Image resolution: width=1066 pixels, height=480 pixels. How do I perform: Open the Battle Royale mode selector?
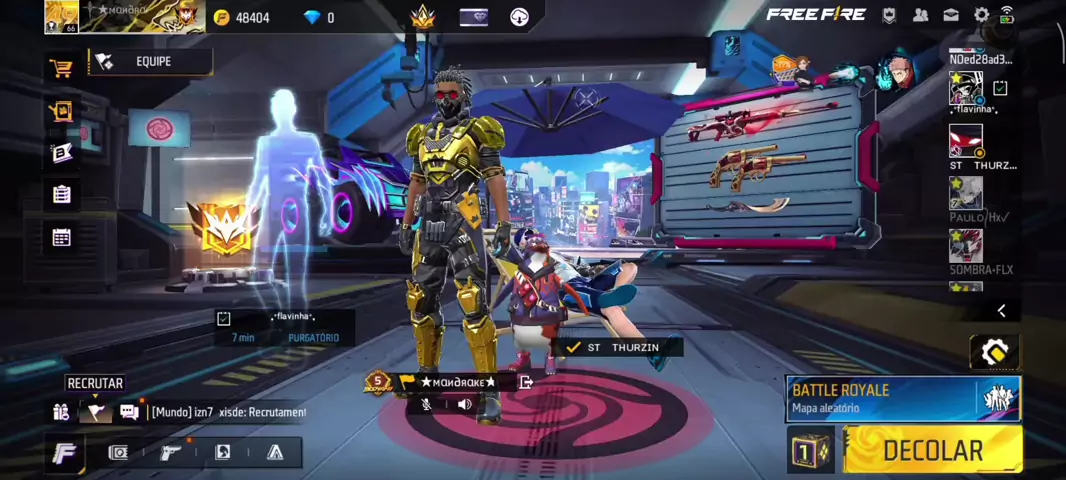tap(902, 398)
